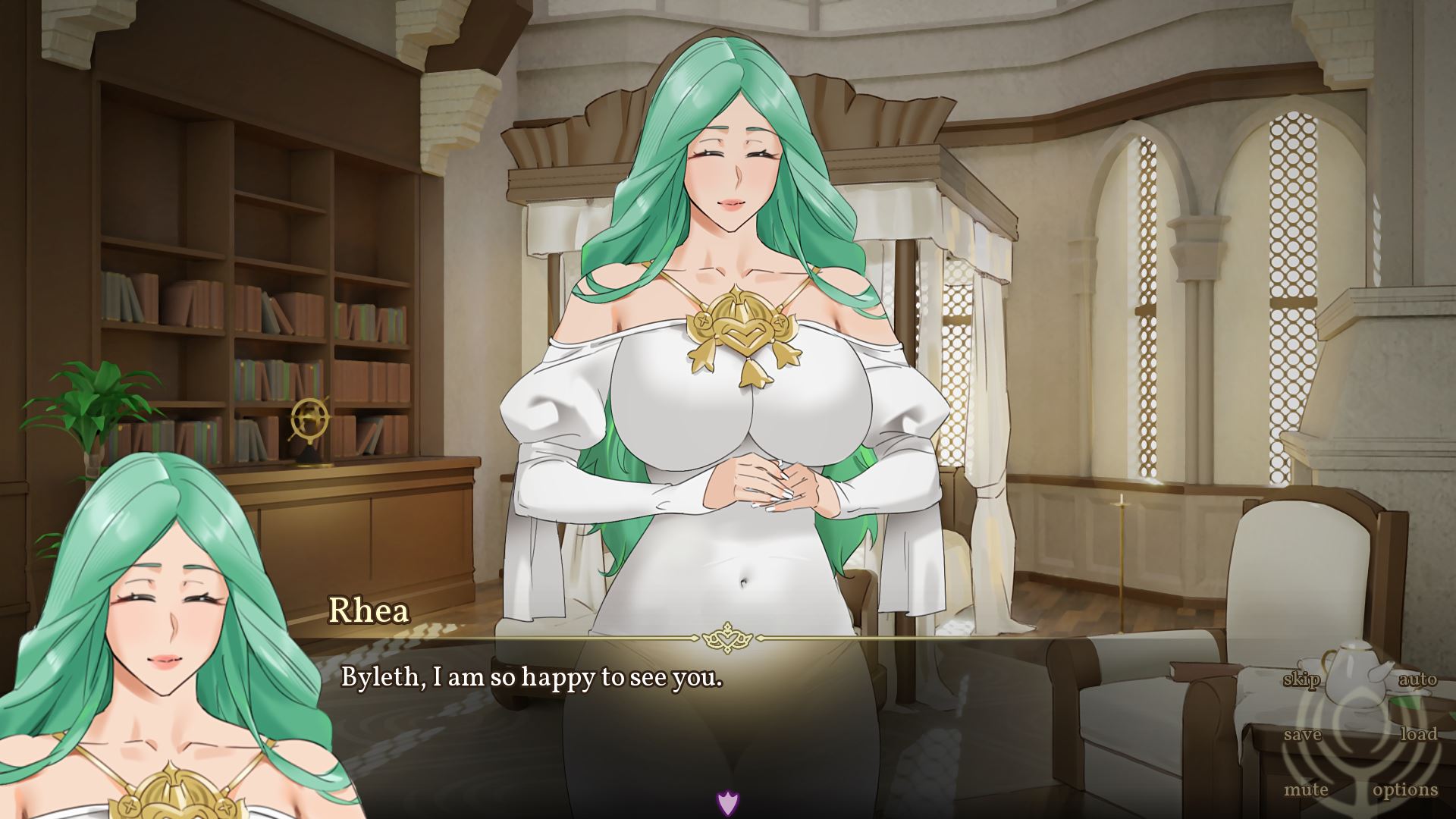Activate the skip dialogue button

[1301, 679]
